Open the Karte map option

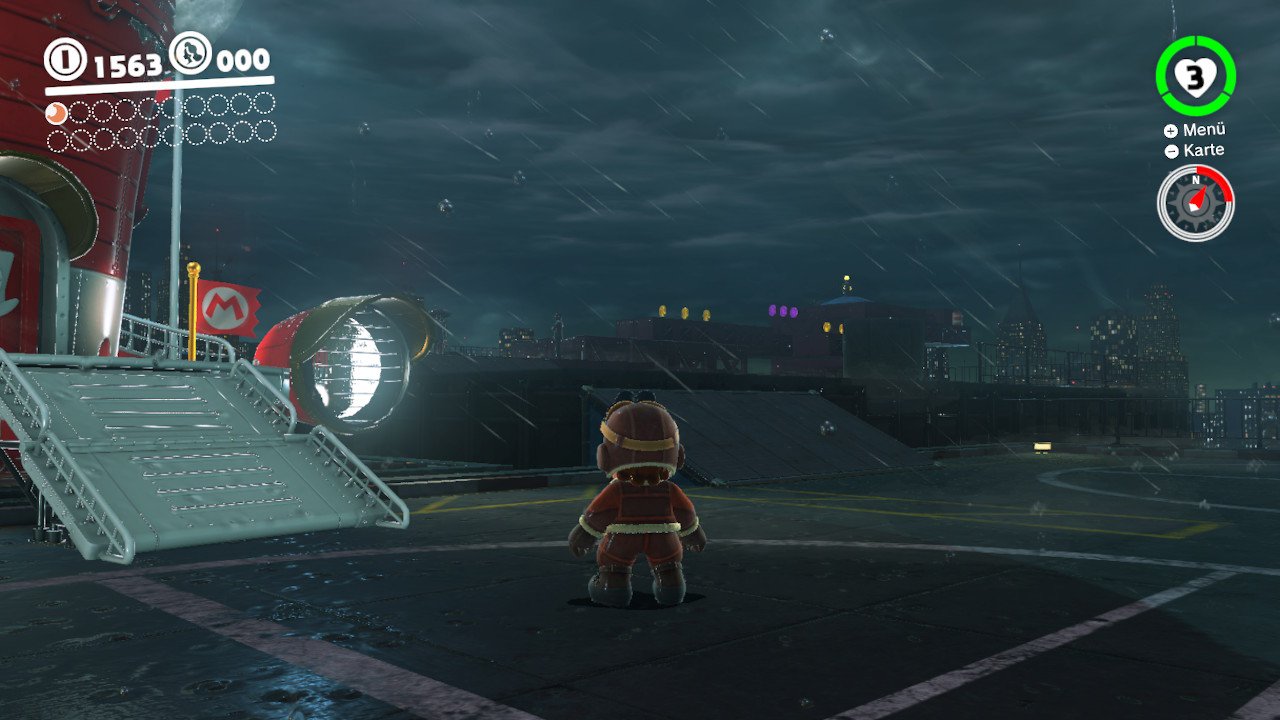(1195, 151)
